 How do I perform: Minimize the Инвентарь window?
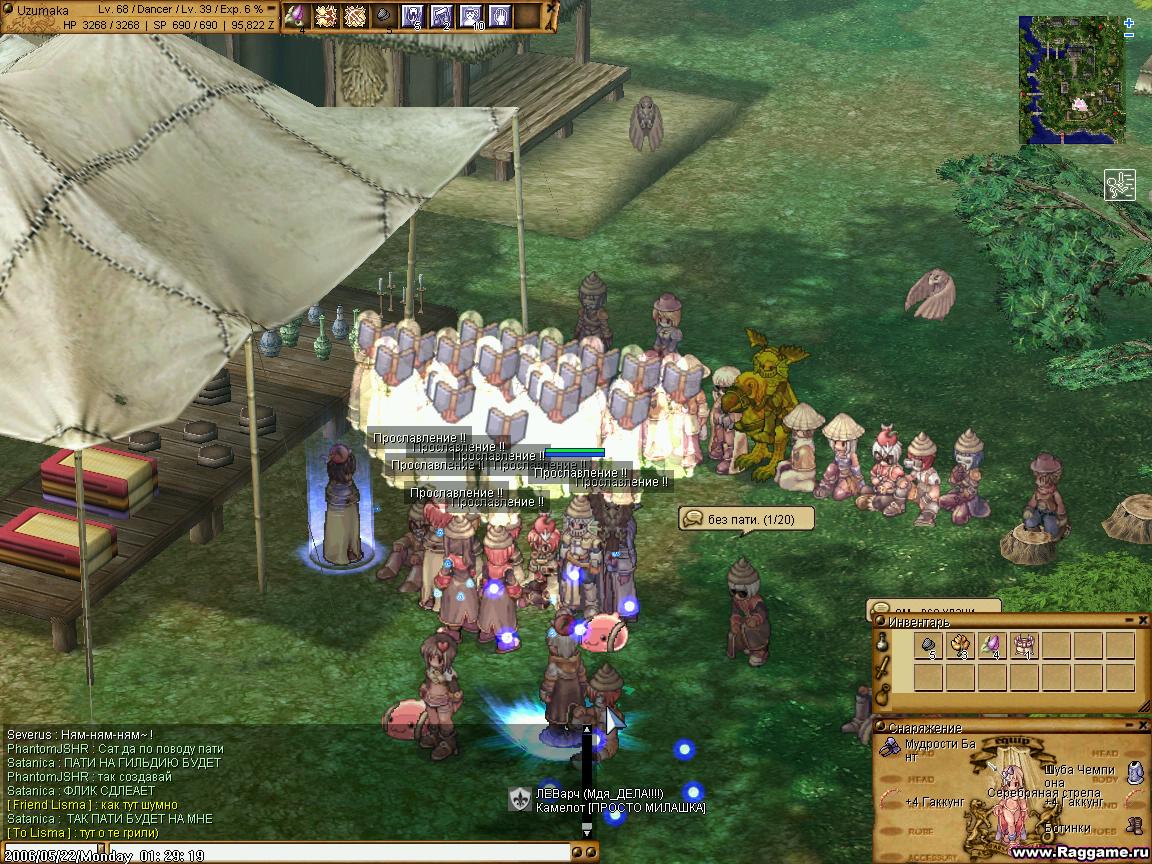(1130, 621)
